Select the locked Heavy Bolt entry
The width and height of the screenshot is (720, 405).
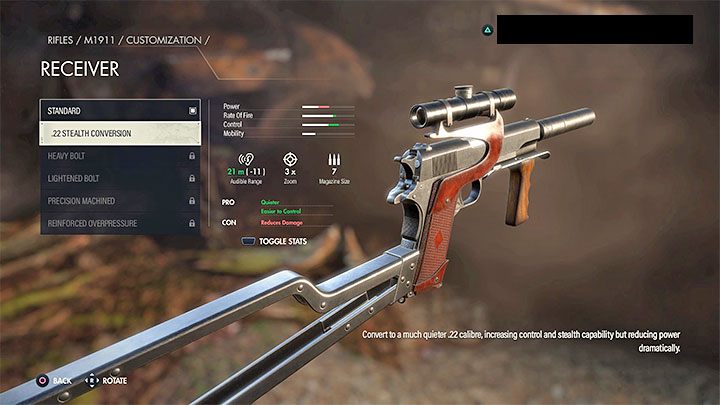tap(120, 156)
